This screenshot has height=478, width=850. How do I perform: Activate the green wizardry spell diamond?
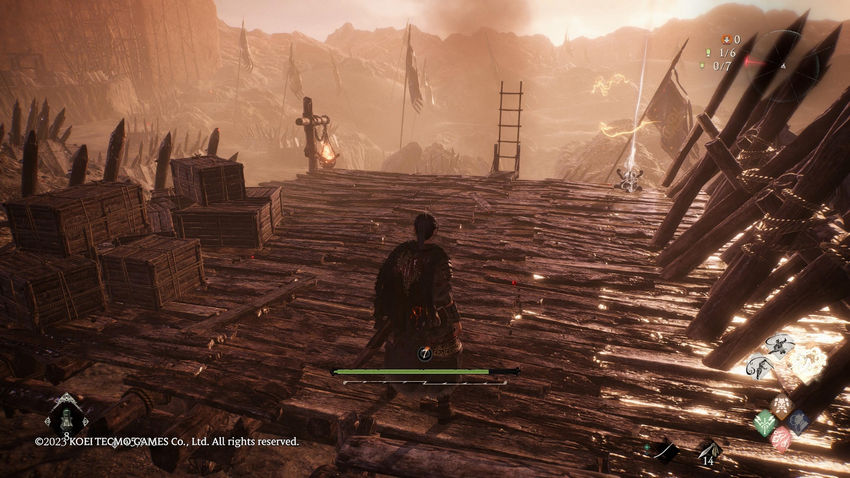point(765,421)
